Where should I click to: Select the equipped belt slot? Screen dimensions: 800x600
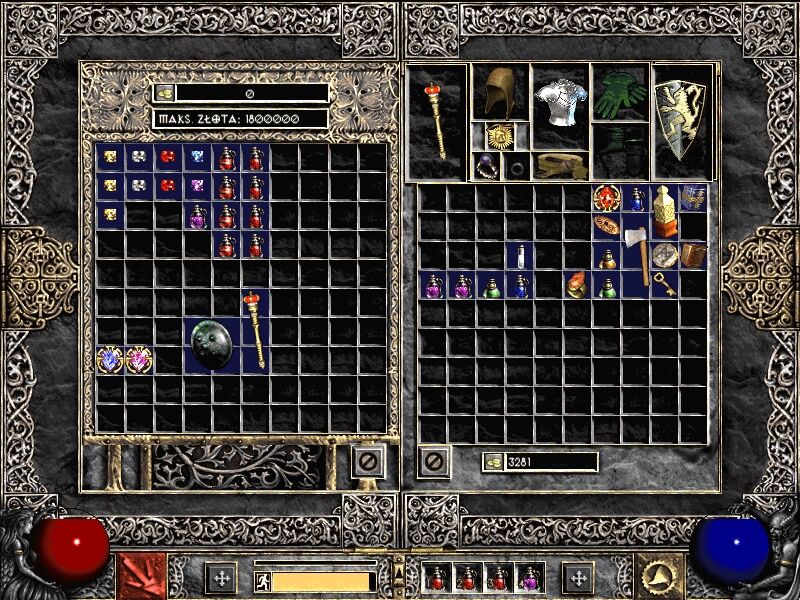[559, 165]
